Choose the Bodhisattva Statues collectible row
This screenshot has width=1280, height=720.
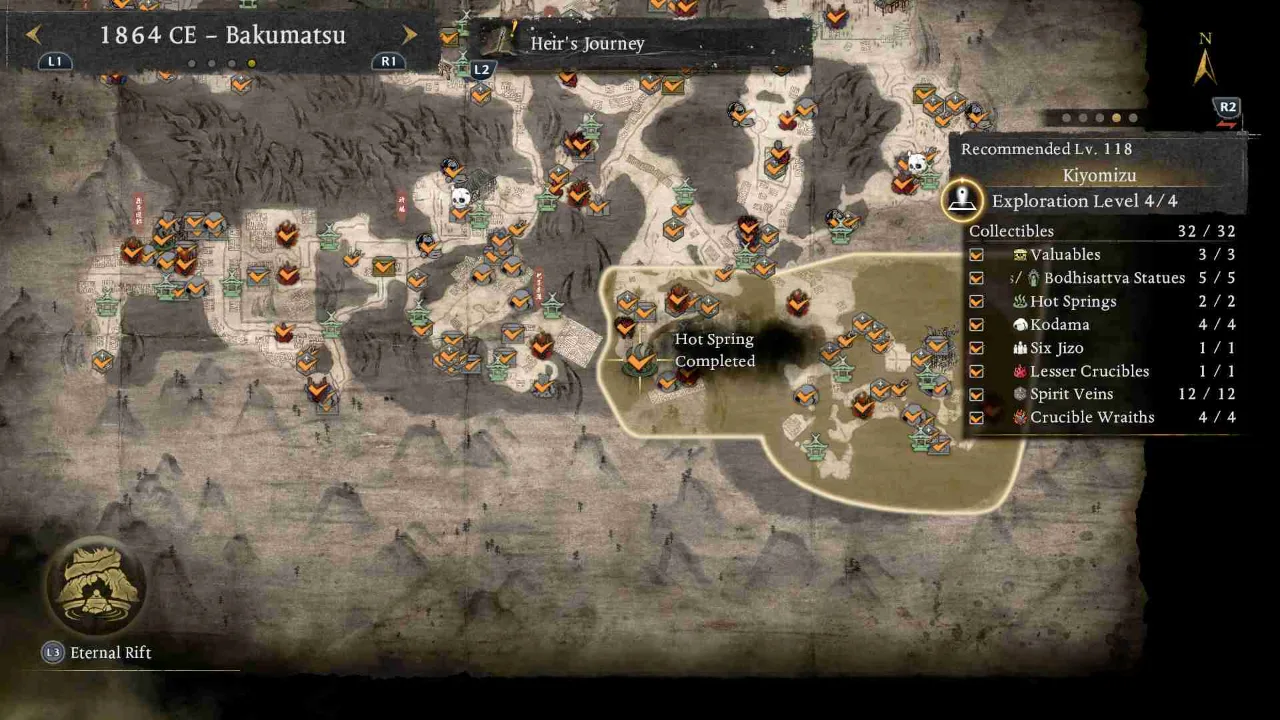(x=1105, y=278)
